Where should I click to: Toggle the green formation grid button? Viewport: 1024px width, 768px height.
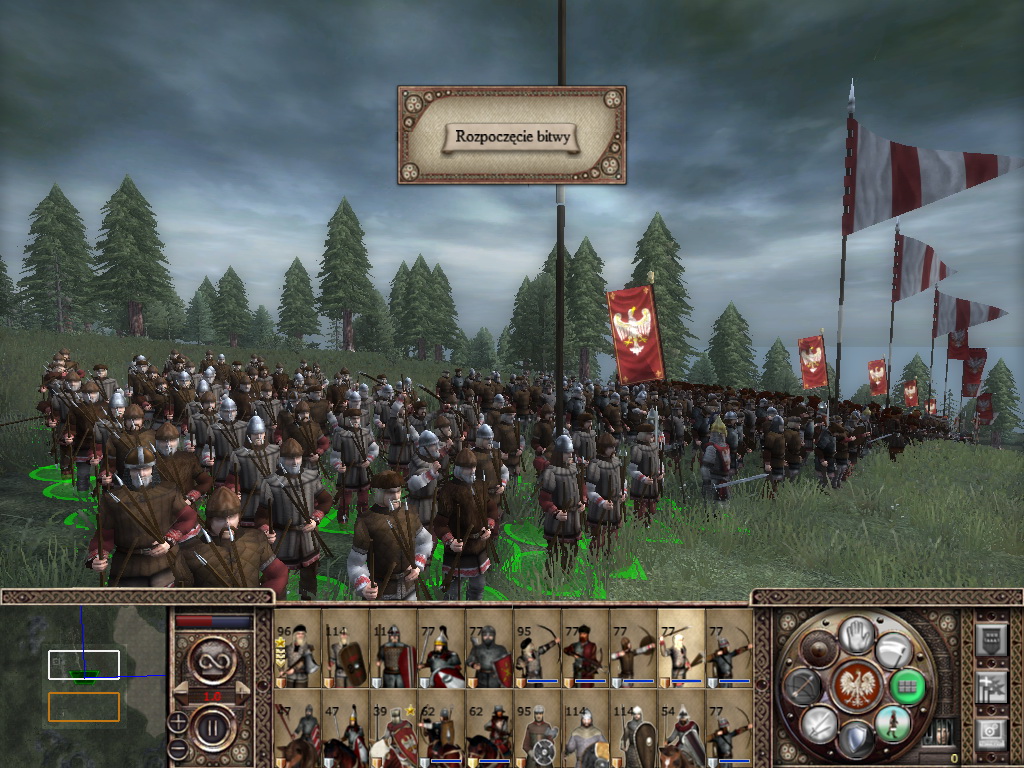905,686
